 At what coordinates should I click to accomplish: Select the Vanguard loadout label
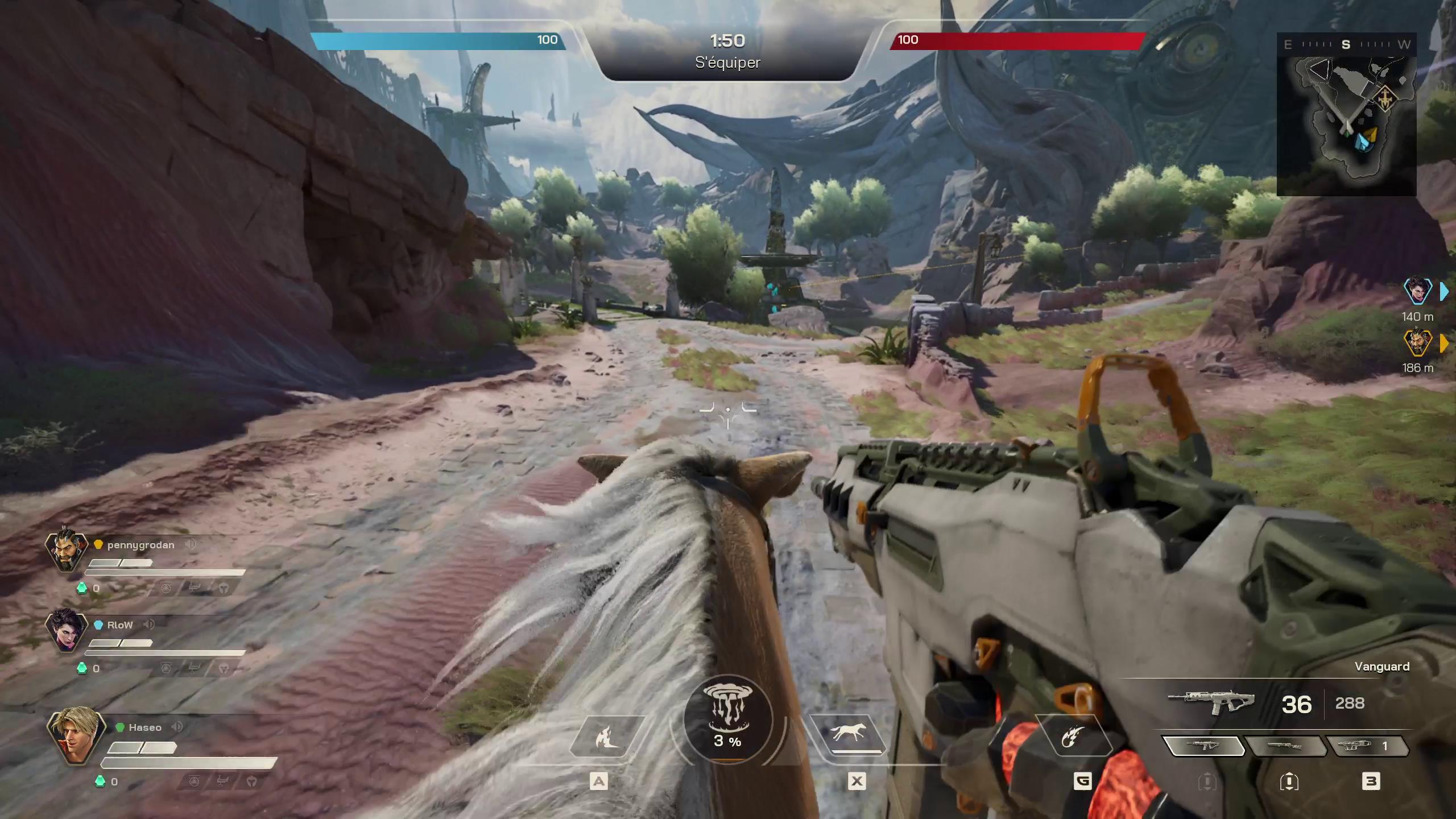tap(1385, 667)
